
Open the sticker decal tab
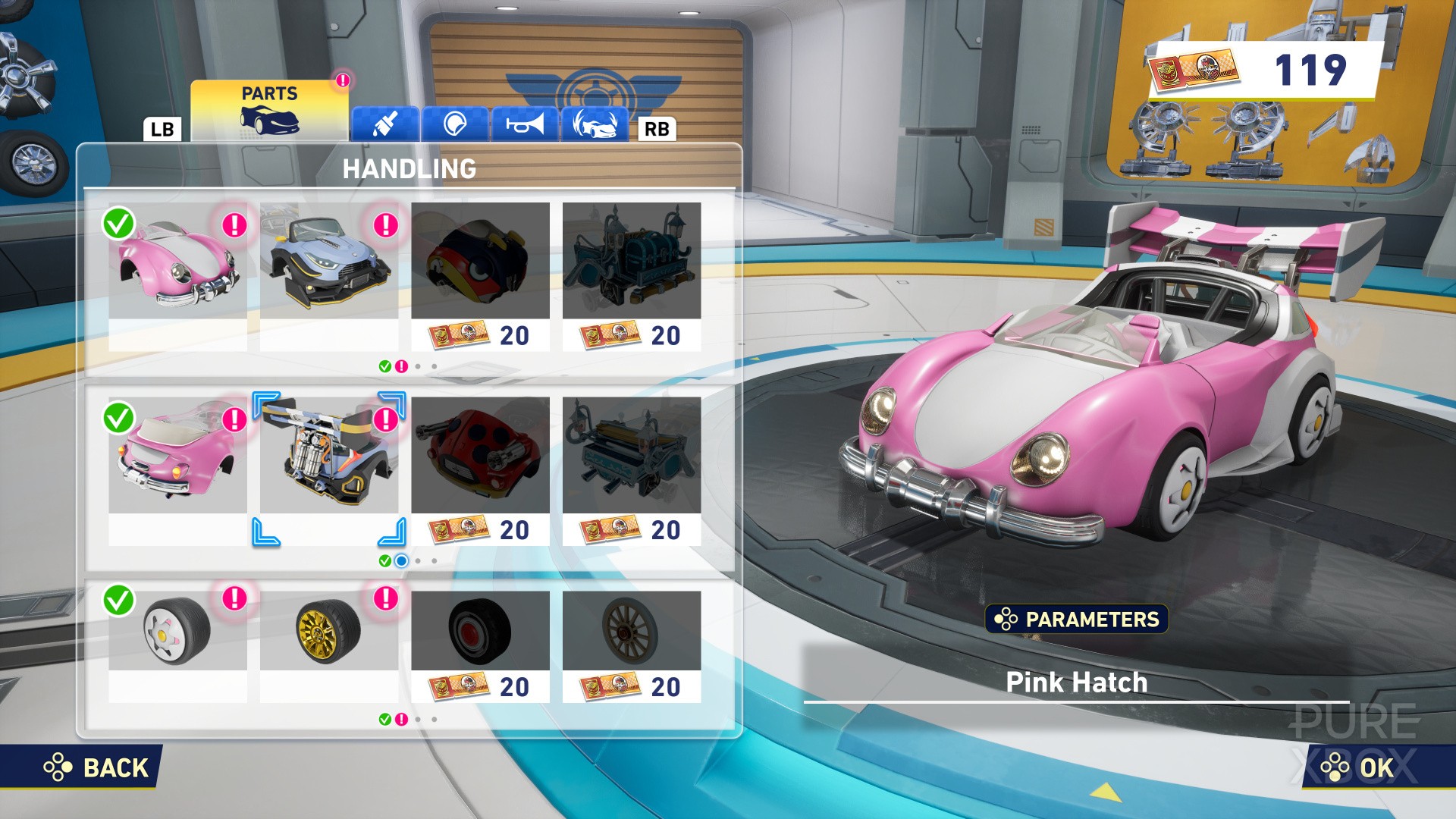[x=455, y=124]
